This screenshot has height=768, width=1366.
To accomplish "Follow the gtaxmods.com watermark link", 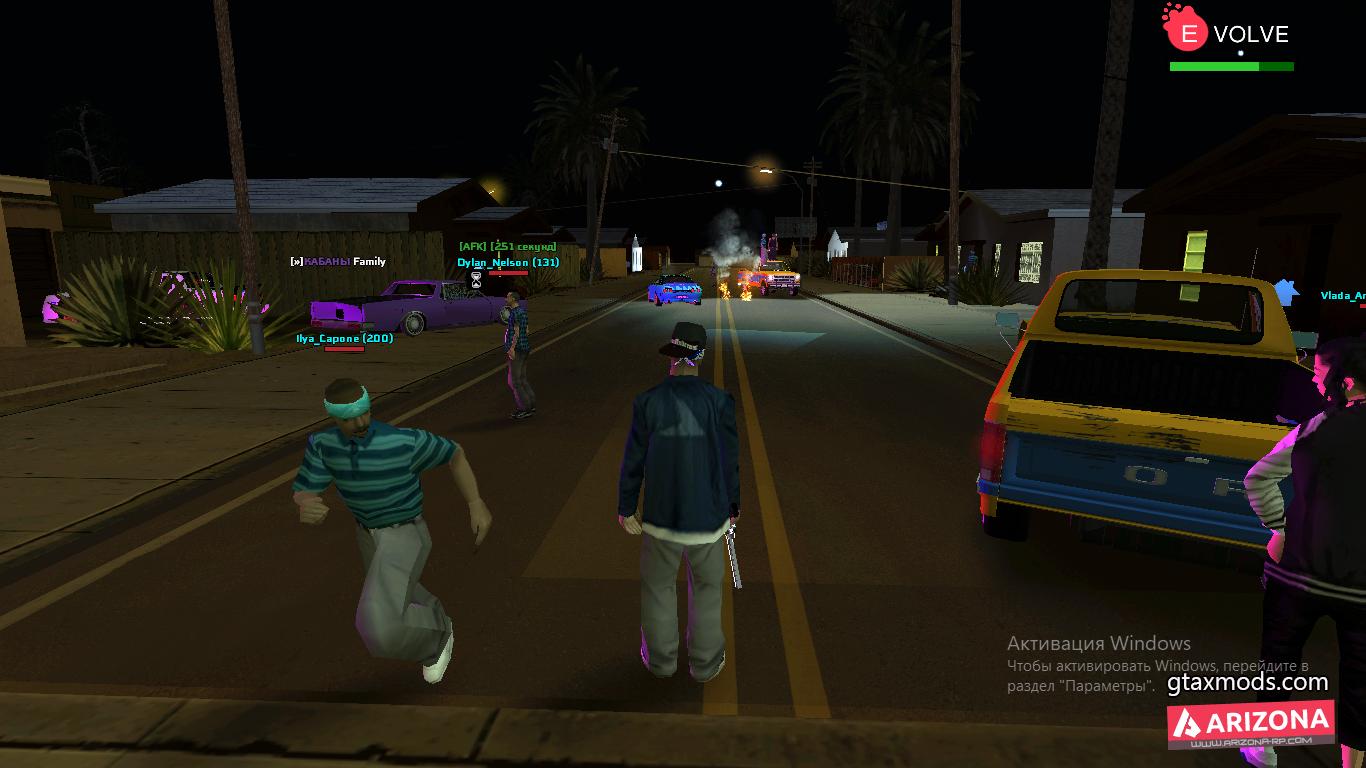I will pos(1247,683).
